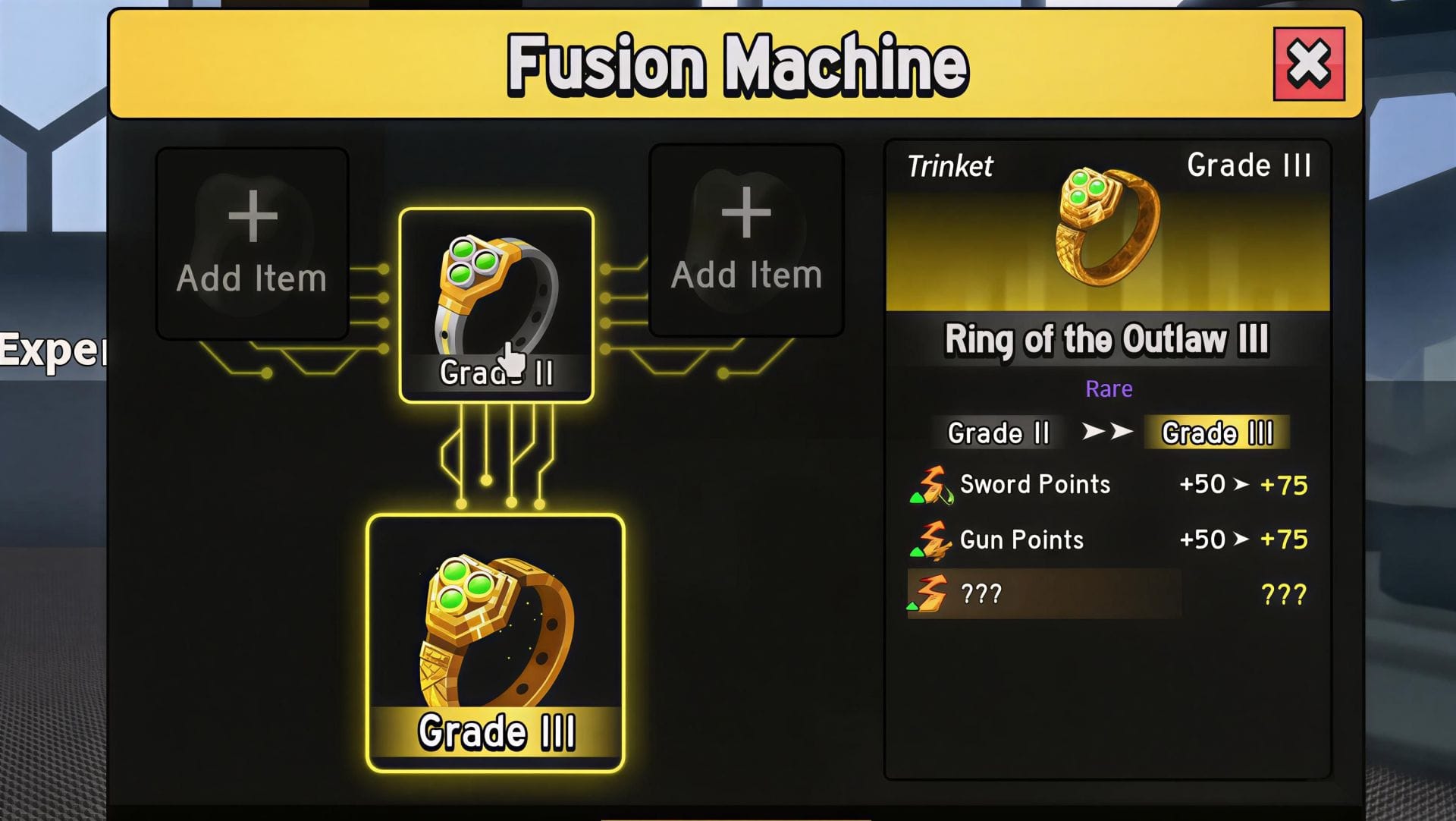
Task: Click the plus icon in right Add Item slot
Action: [747, 214]
